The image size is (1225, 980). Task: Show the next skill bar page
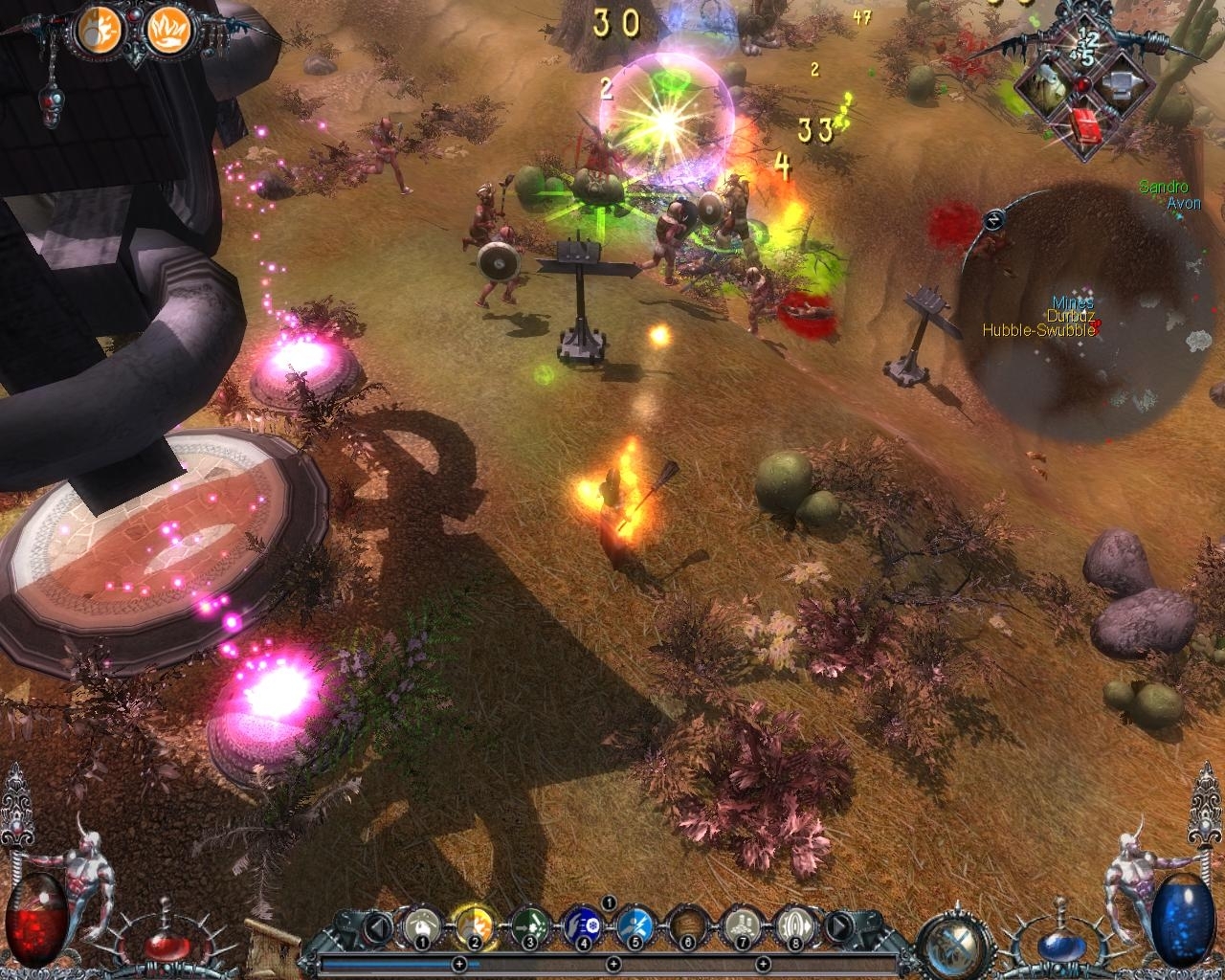[837, 926]
